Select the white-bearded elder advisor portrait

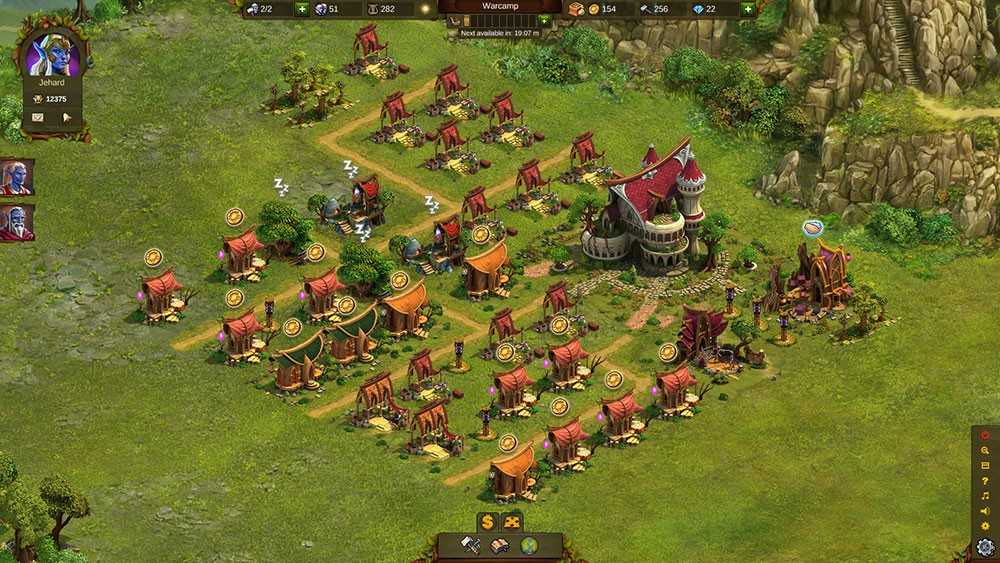16,222
